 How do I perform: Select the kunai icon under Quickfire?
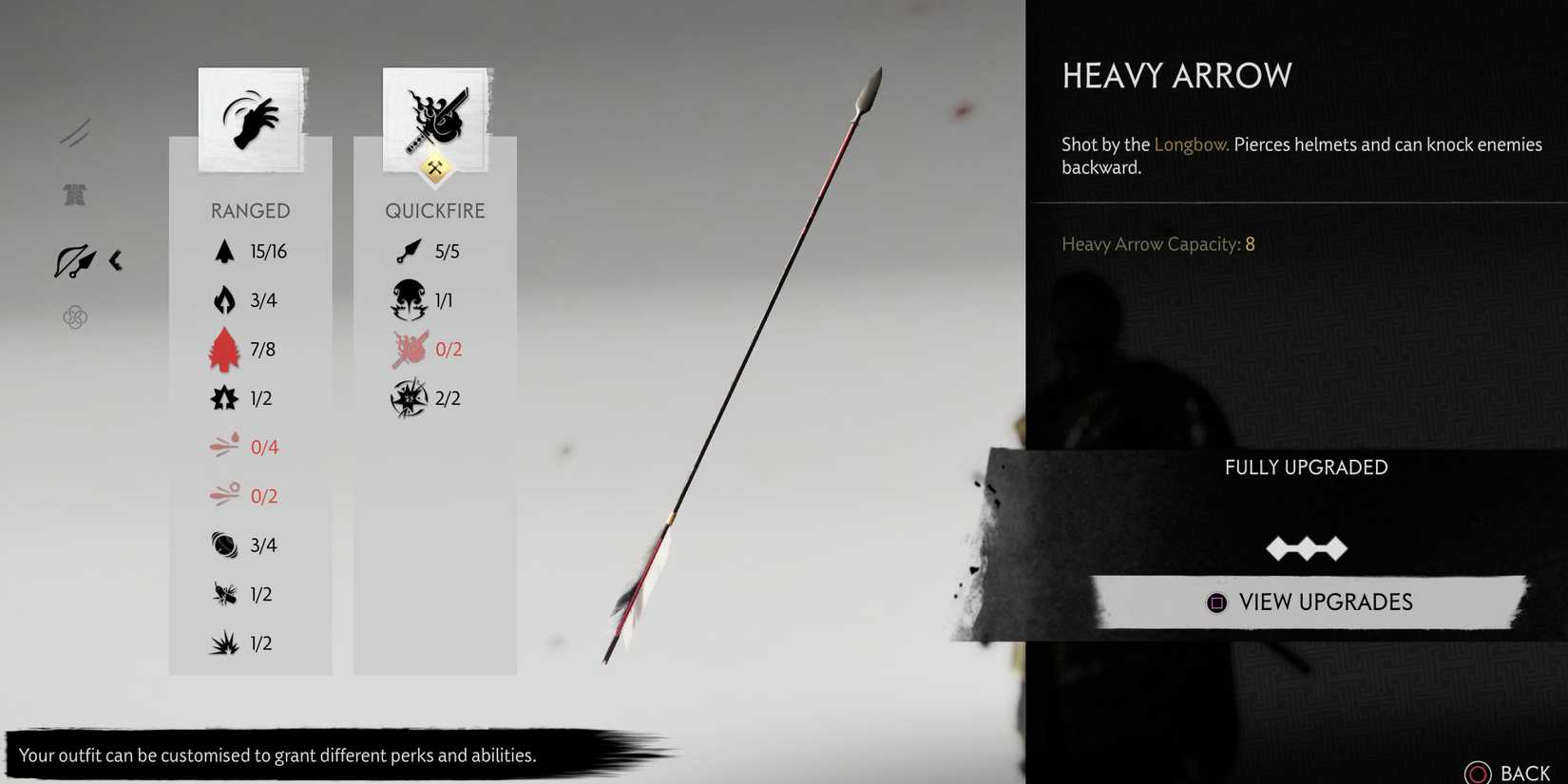point(409,251)
